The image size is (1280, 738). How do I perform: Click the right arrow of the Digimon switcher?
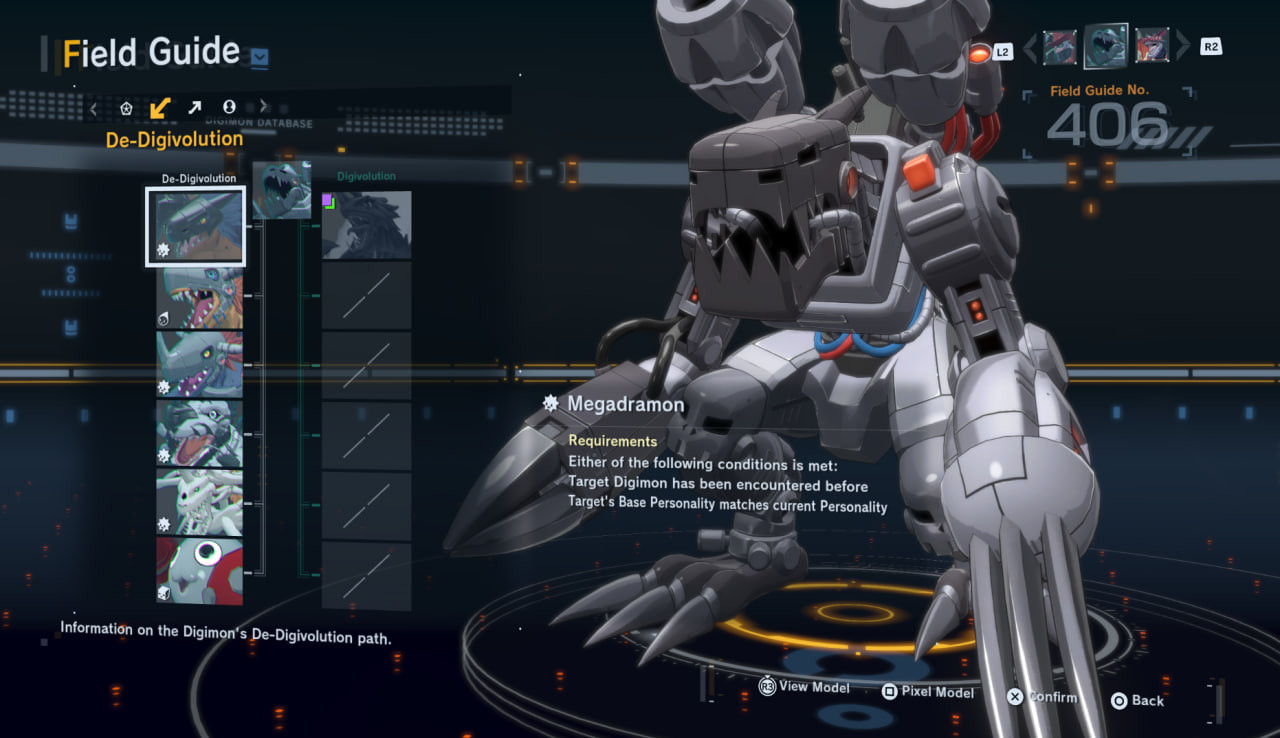click(x=1184, y=46)
